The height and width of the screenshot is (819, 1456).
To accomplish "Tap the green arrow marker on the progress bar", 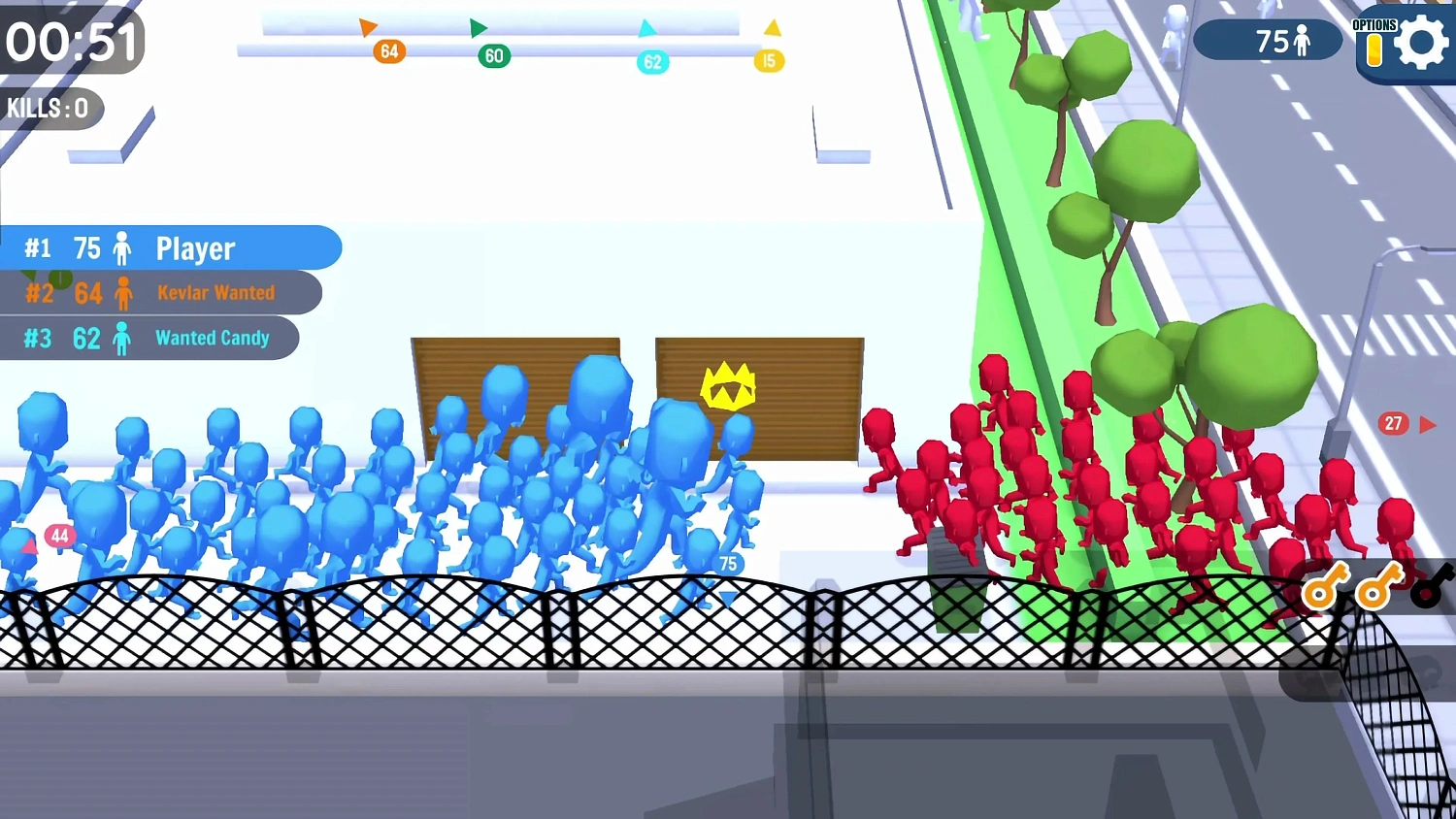I will point(478,28).
